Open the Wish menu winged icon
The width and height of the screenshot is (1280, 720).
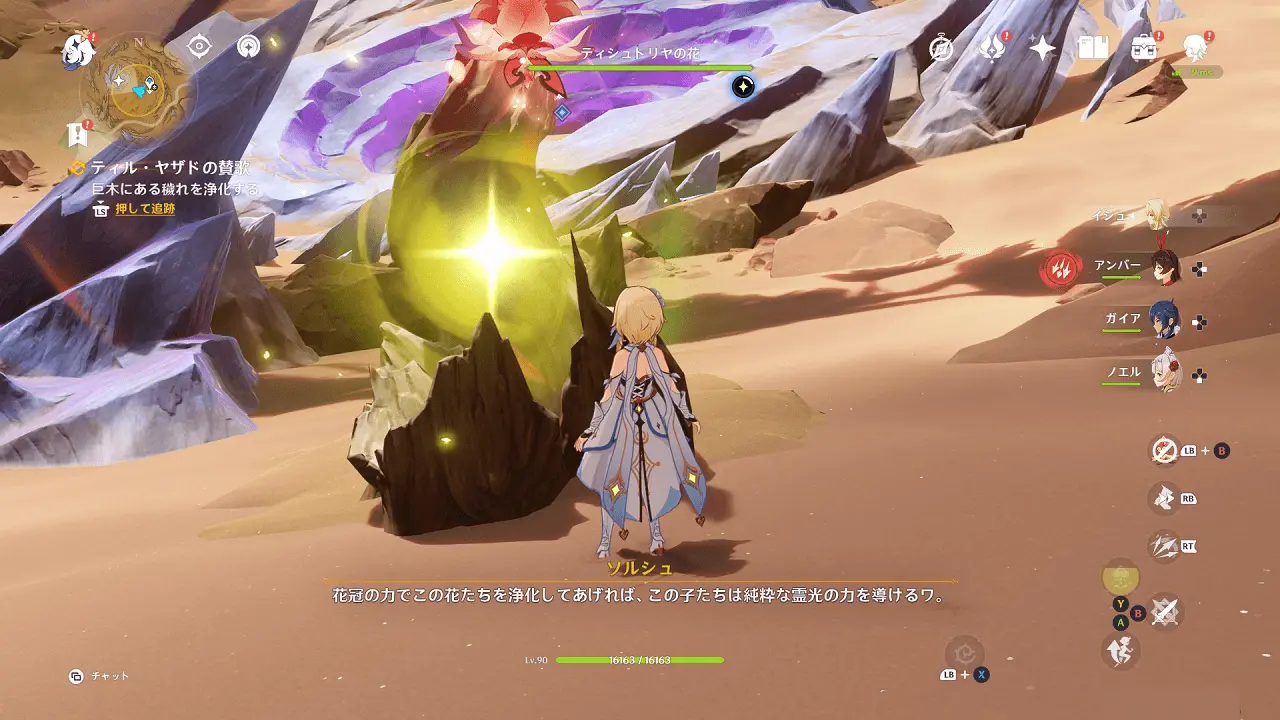point(992,48)
